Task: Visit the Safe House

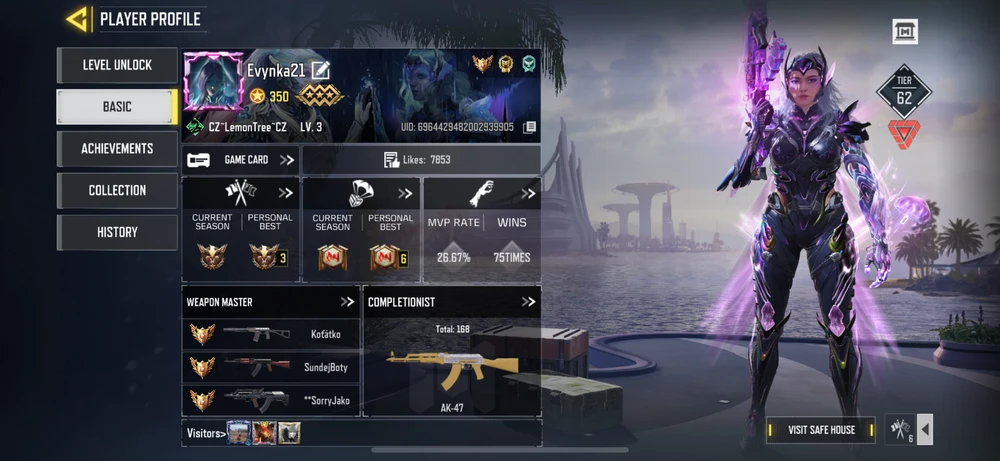Action: point(821,430)
